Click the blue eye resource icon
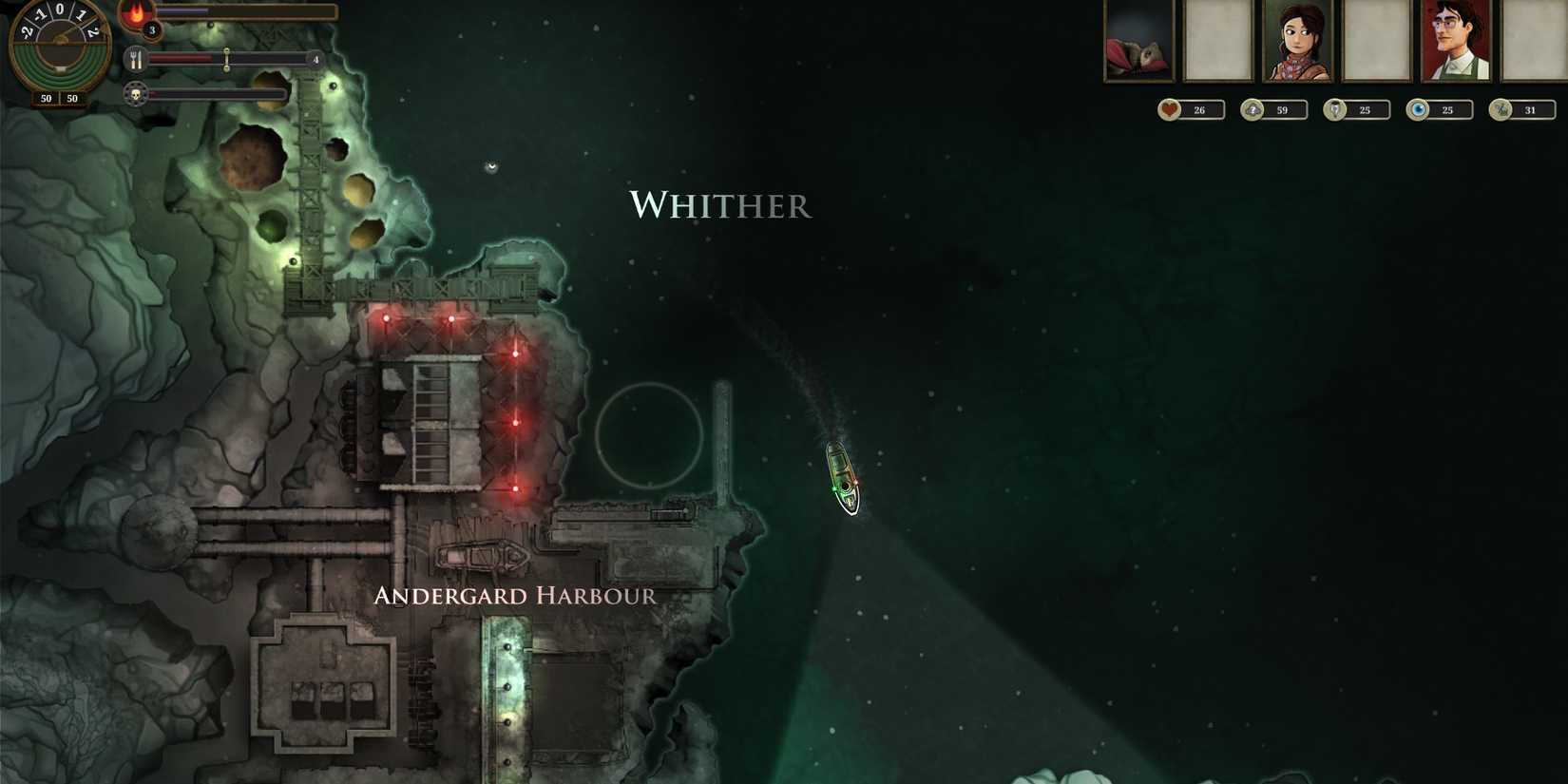The image size is (1568, 784). click(1419, 109)
